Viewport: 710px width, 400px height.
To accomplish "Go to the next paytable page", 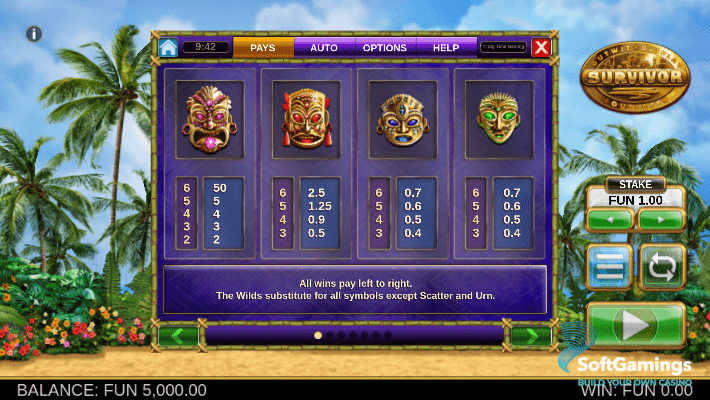I will tap(531, 336).
